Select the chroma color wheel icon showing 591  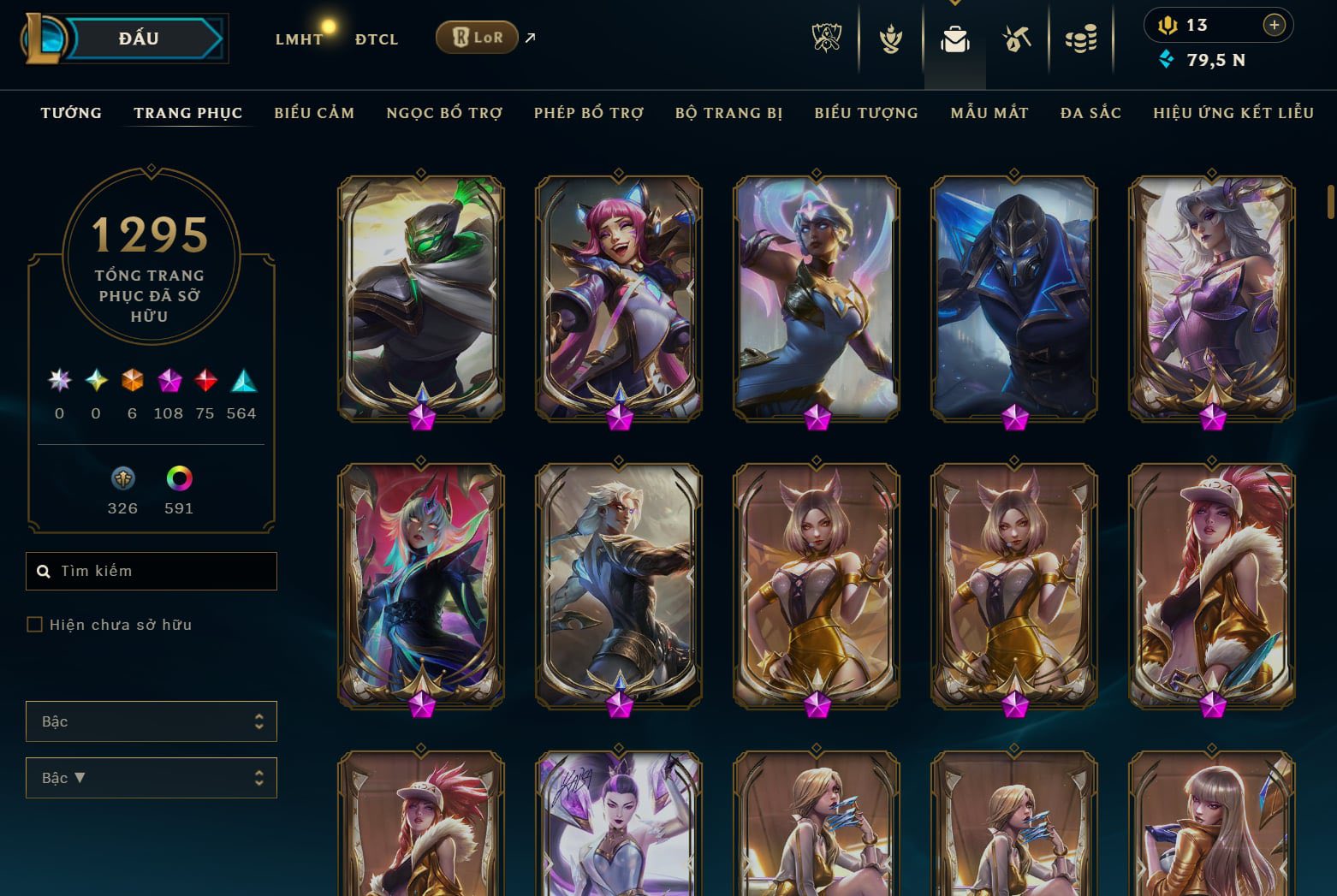tap(178, 478)
